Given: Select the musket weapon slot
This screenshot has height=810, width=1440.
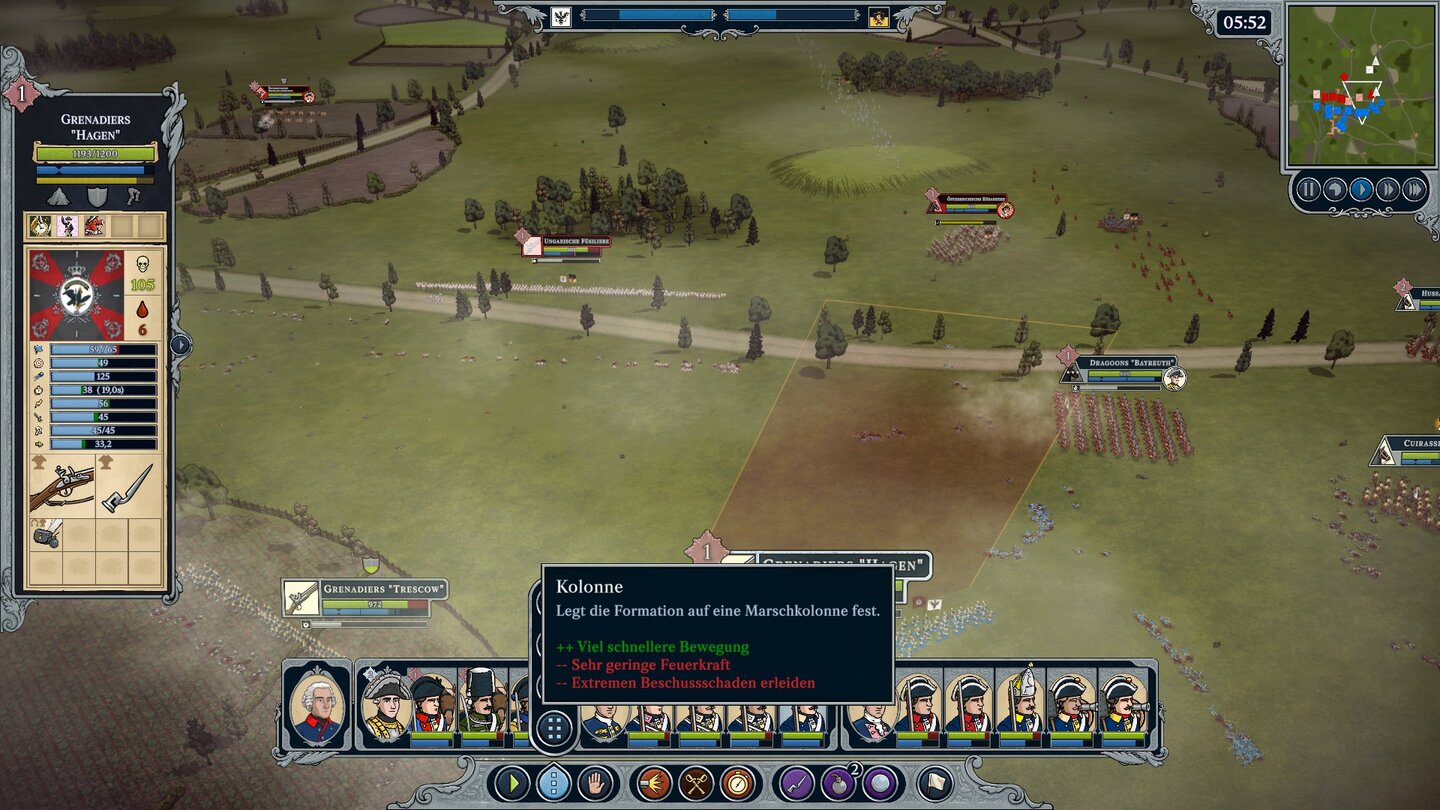Looking at the screenshot, I should tap(62, 485).
